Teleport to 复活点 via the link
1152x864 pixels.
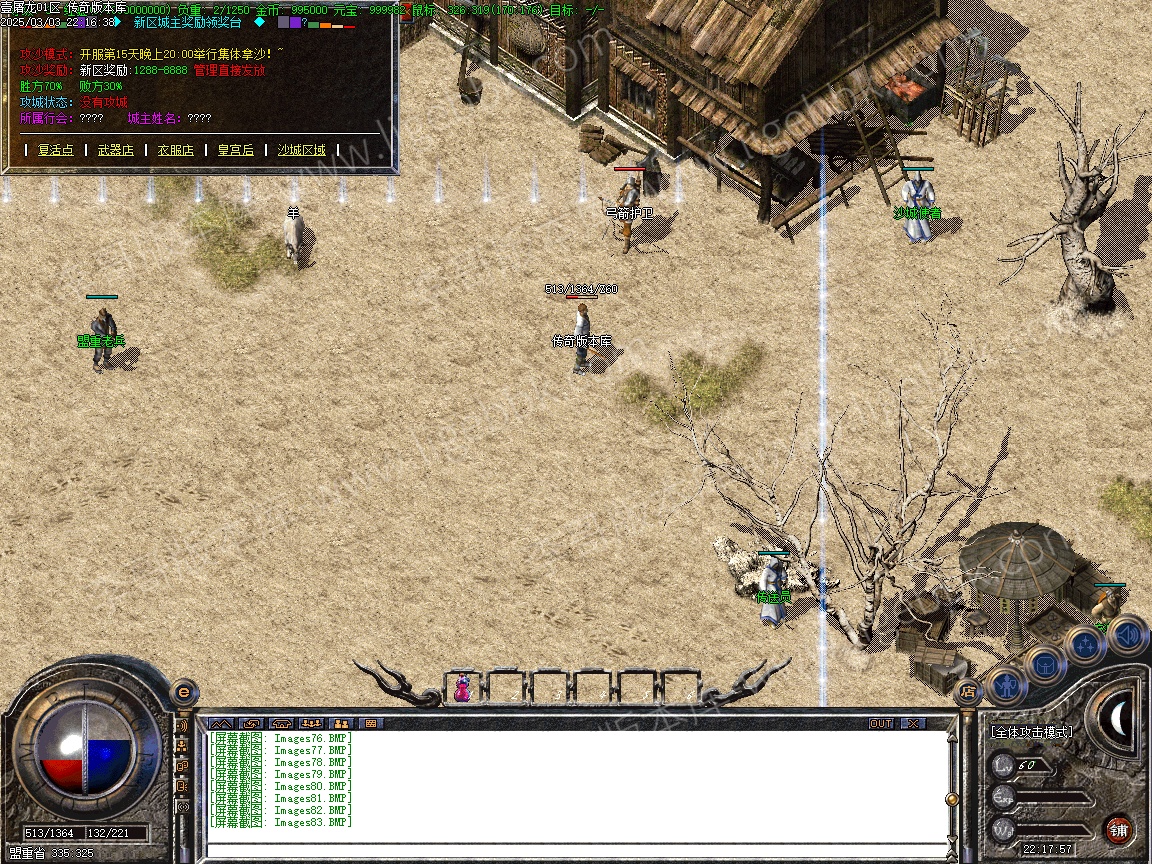click(x=55, y=150)
